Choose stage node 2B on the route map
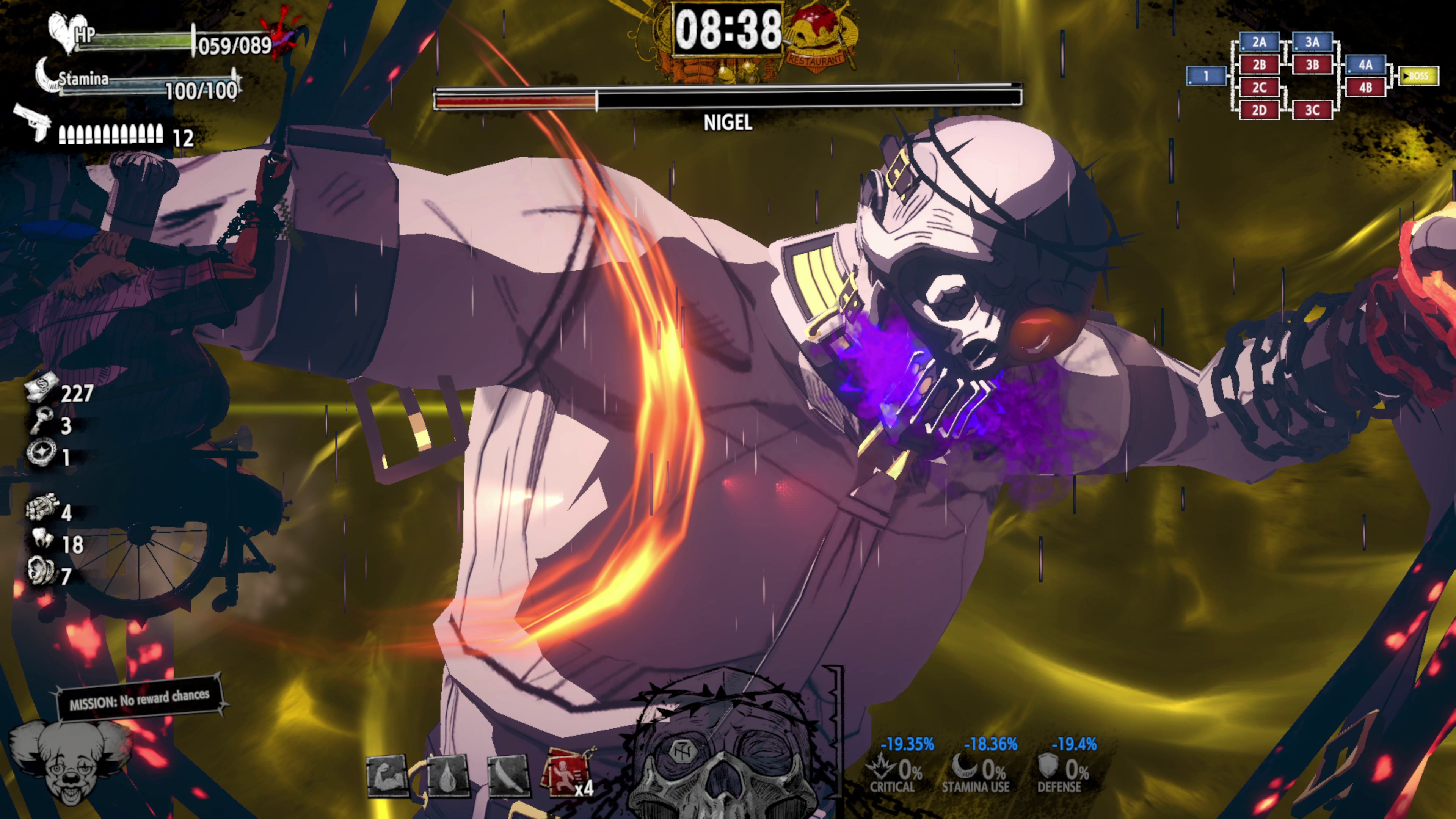This screenshot has height=819, width=1456. click(1259, 64)
